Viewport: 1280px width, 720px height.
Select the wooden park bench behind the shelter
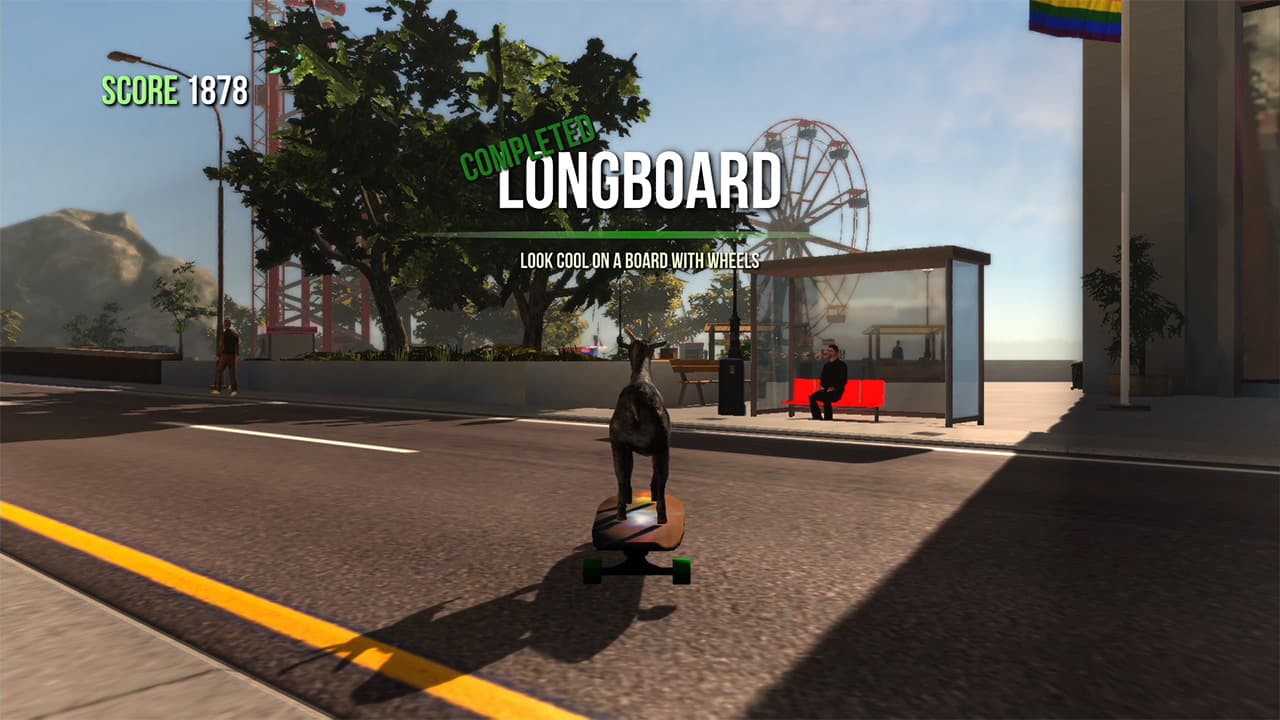coord(693,370)
